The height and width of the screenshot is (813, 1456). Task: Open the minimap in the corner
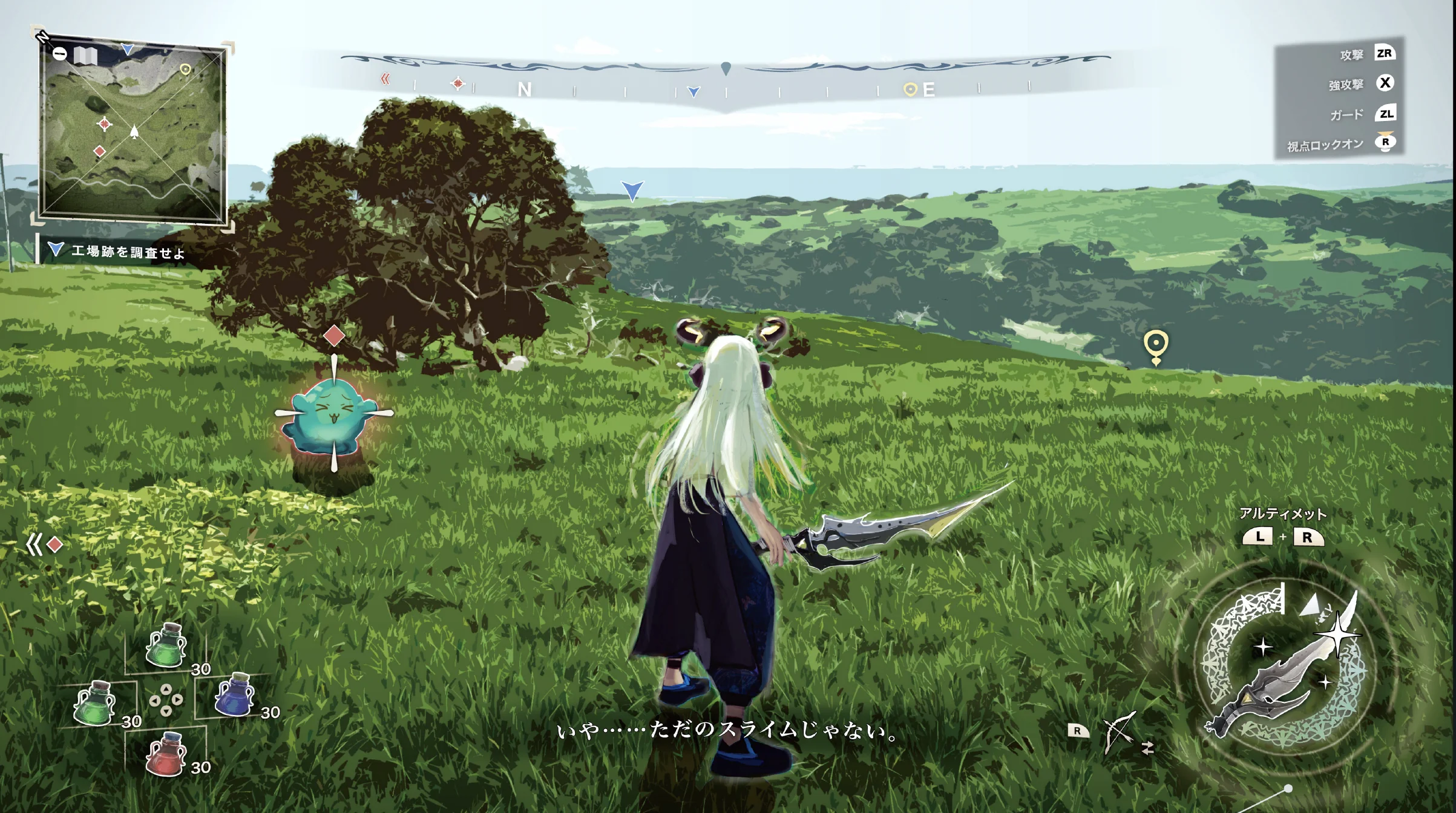[x=132, y=133]
